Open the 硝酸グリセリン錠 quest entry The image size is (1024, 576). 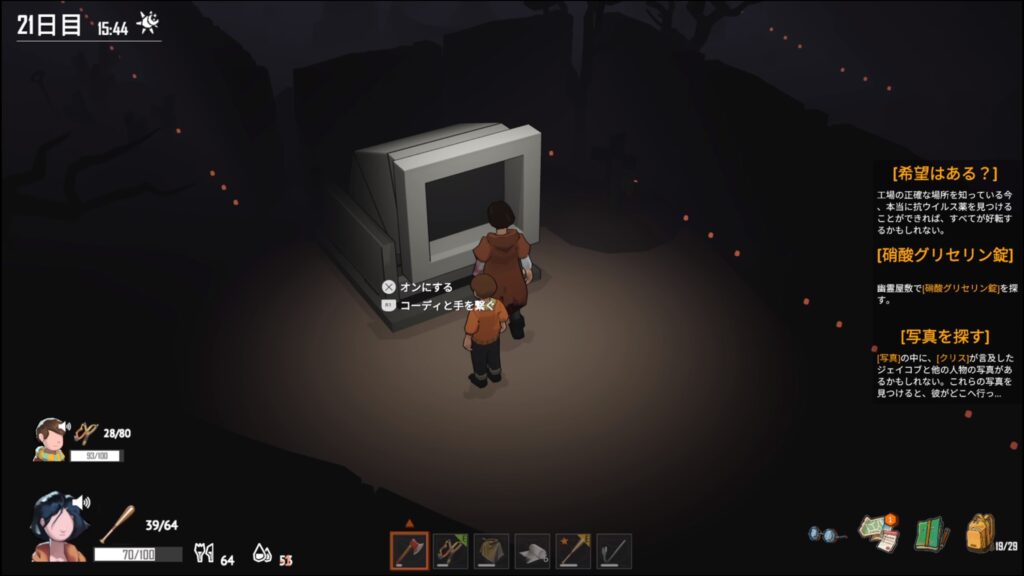[x=944, y=255]
